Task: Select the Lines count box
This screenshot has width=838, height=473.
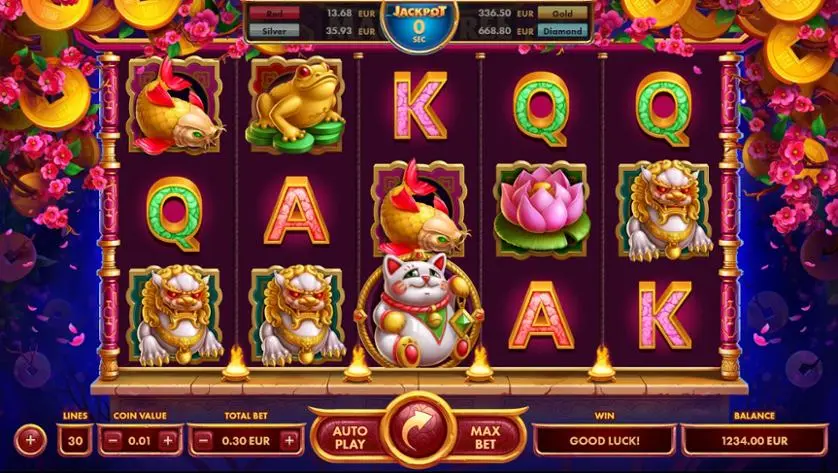Action: pyautogui.click(x=75, y=440)
